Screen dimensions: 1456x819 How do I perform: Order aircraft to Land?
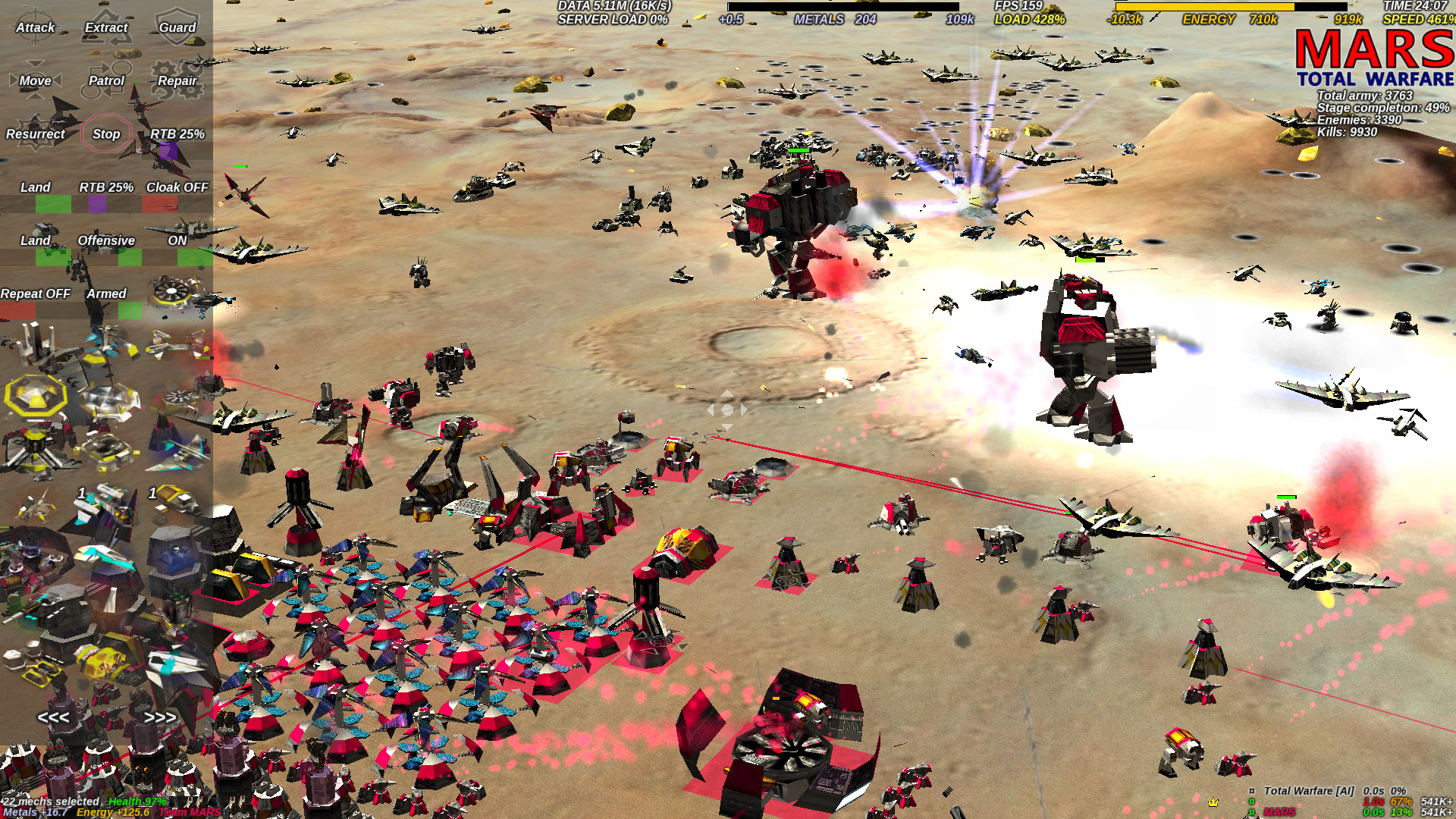click(x=34, y=187)
